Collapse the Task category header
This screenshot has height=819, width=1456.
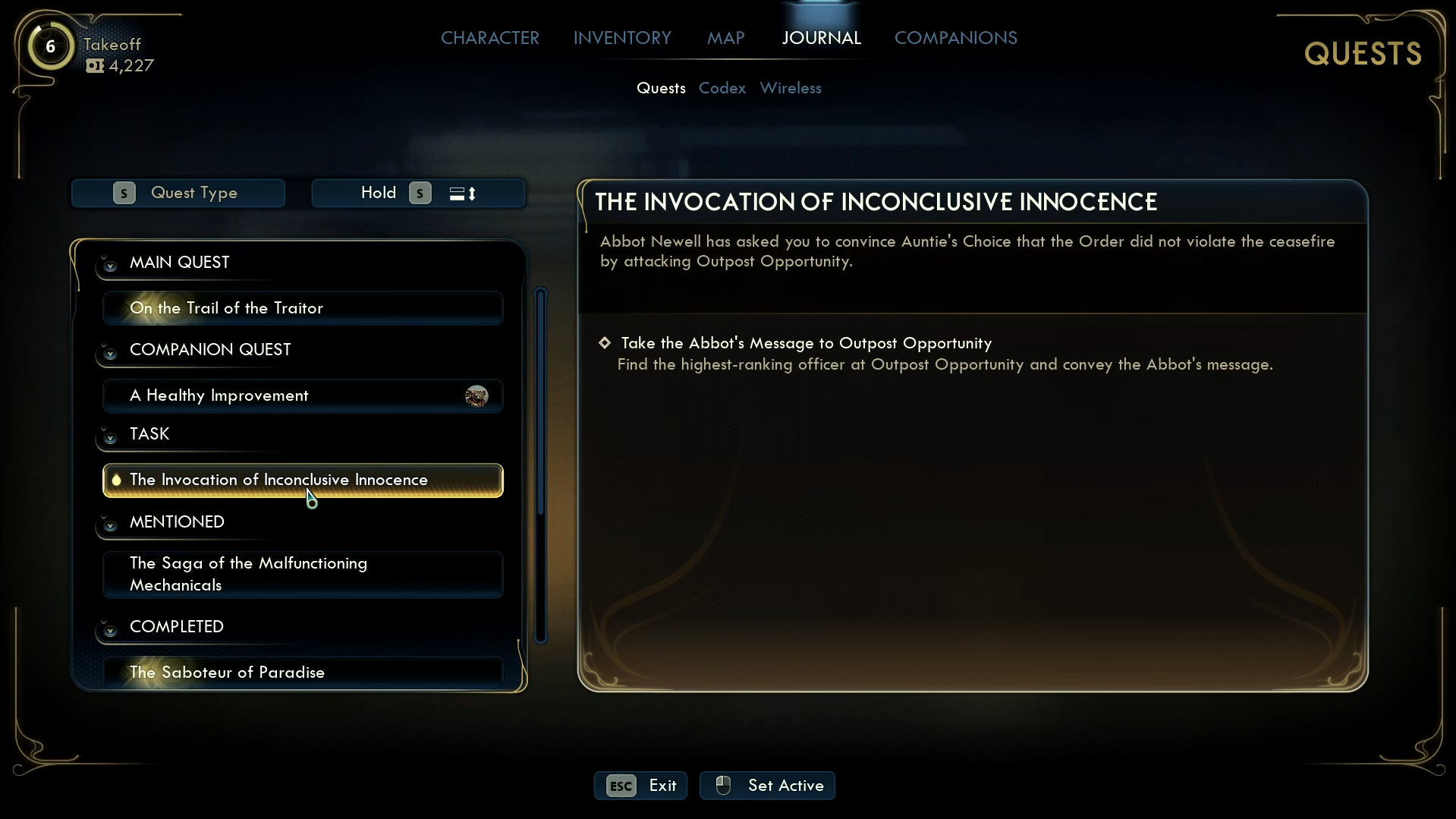[x=110, y=437]
